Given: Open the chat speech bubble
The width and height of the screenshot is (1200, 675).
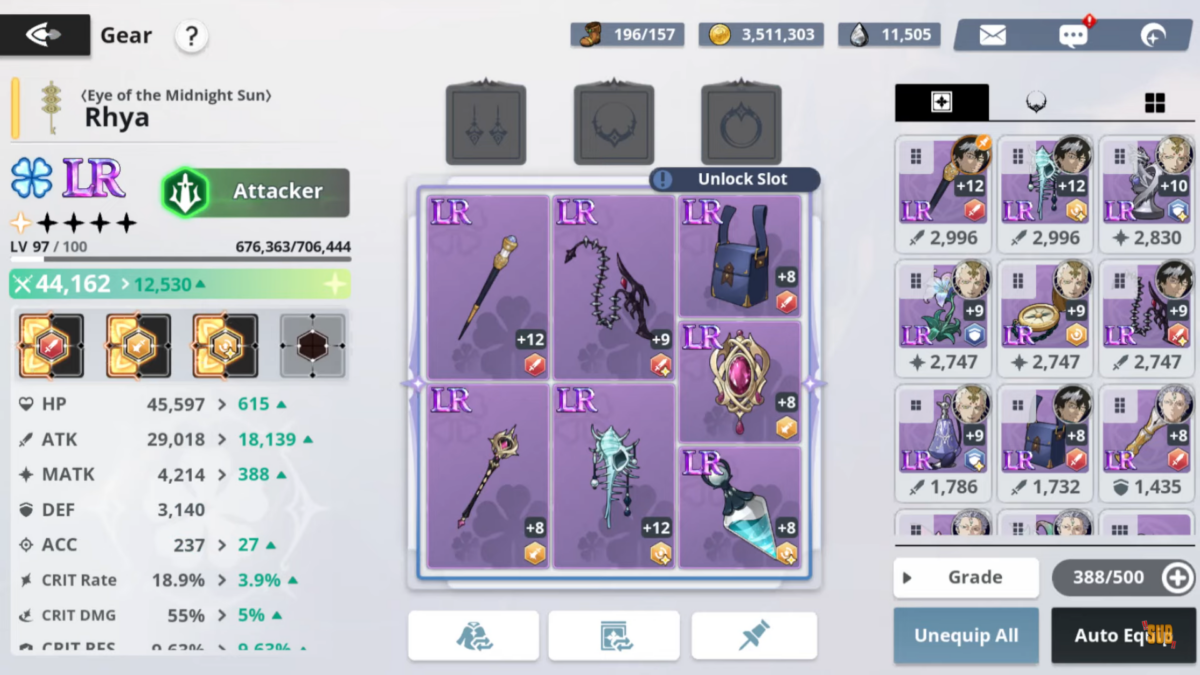Looking at the screenshot, I should point(1073,35).
